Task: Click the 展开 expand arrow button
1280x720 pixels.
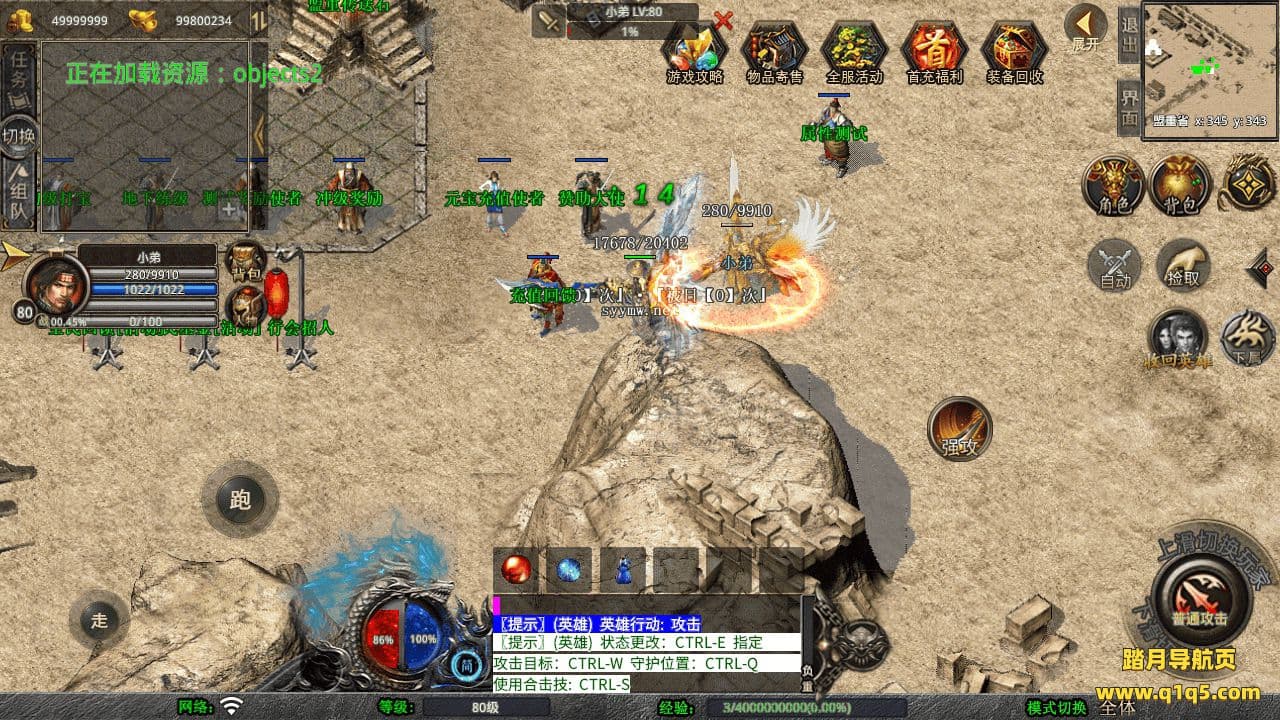Action: tap(1085, 27)
